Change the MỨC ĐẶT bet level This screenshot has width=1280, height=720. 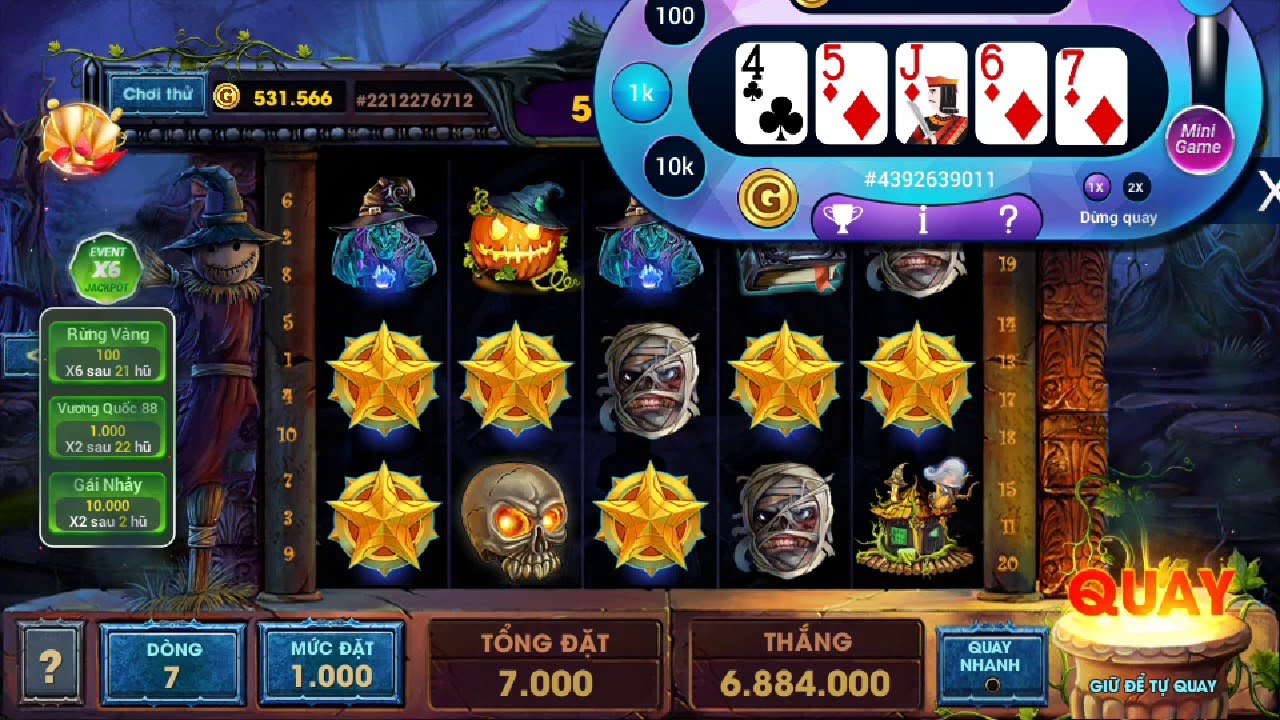click(331, 664)
